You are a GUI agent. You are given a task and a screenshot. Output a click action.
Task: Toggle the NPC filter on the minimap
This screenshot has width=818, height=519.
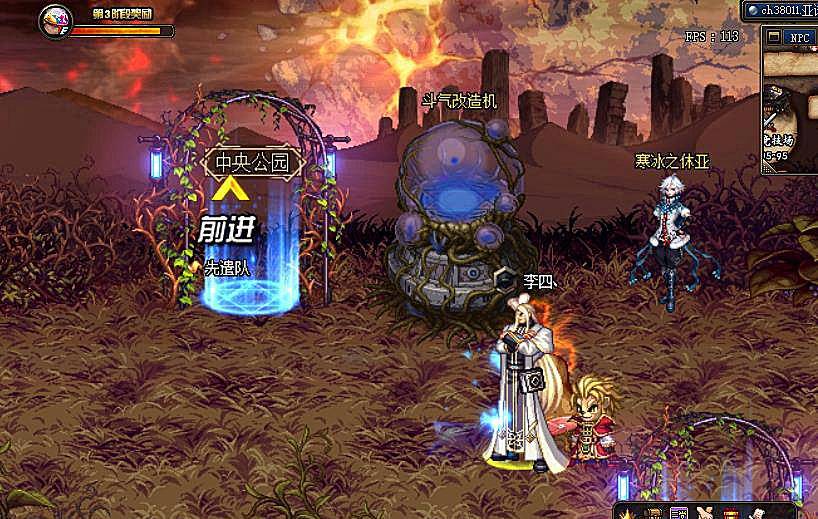[800, 37]
